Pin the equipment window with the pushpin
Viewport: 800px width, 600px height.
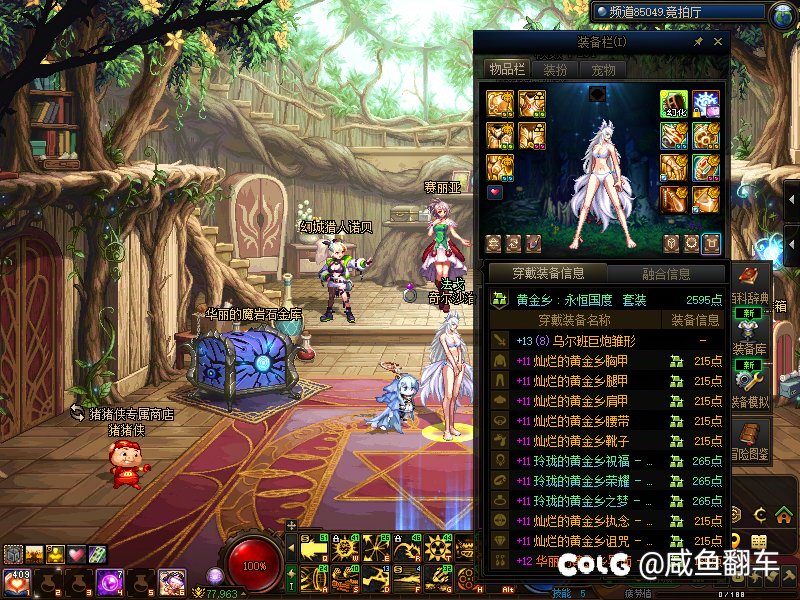[x=698, y=42]
